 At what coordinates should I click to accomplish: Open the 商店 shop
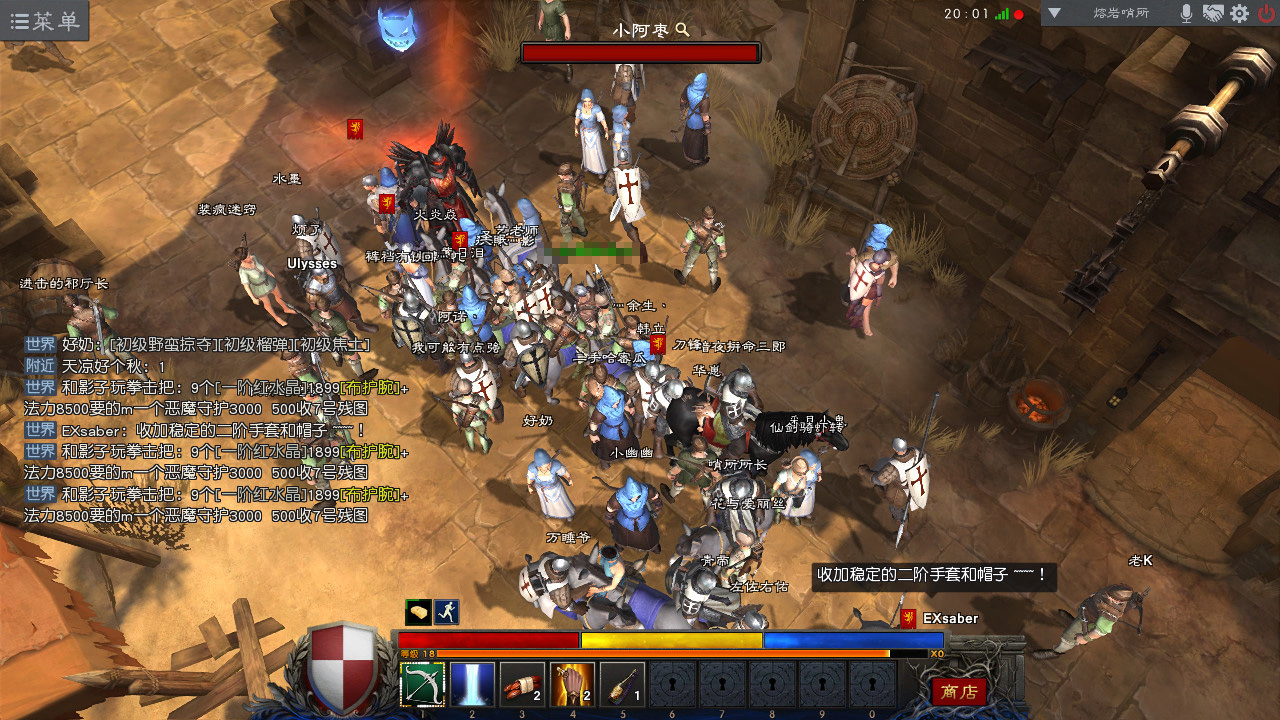958,691
